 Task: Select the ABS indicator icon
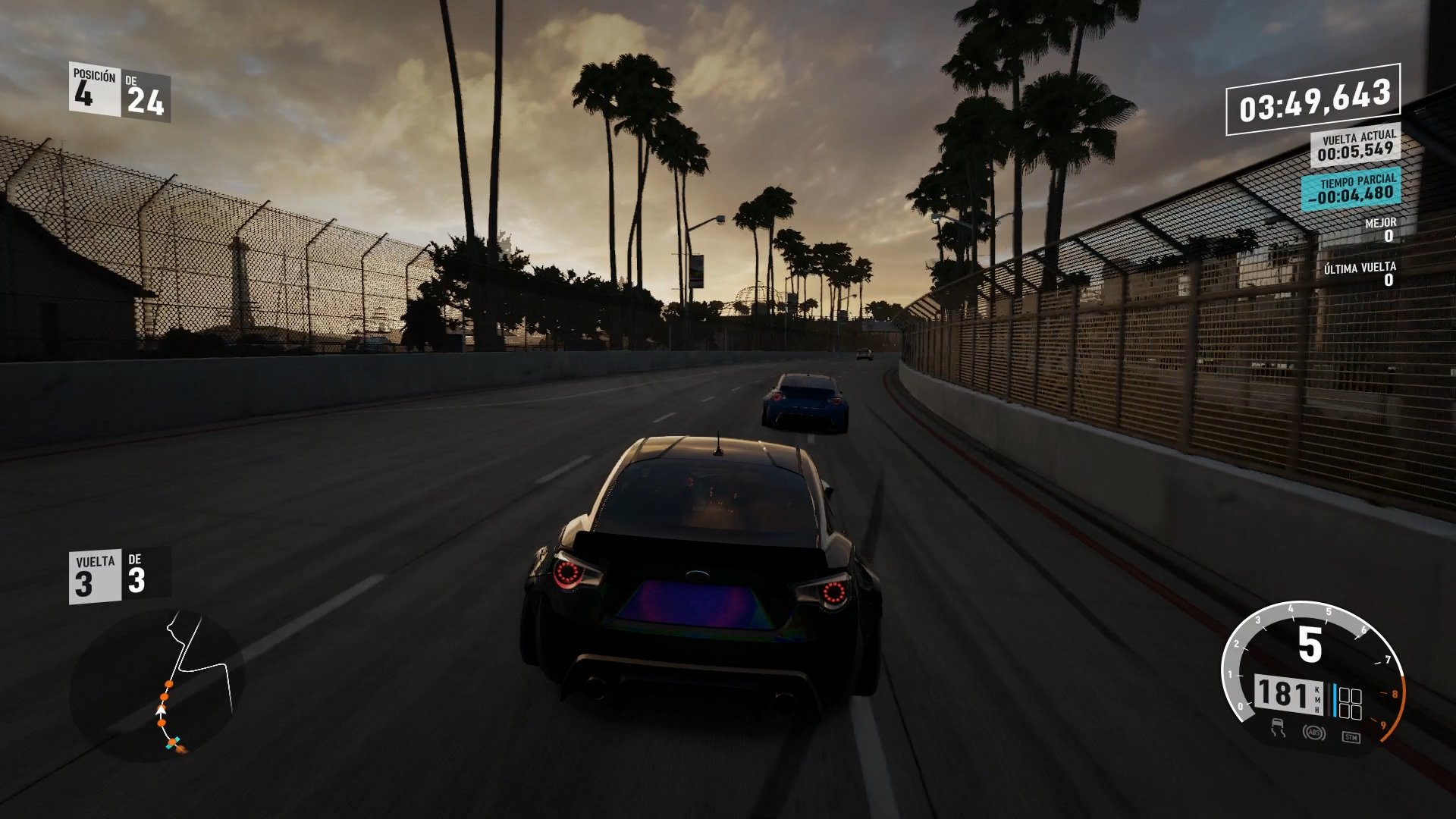click(1314, 733)
